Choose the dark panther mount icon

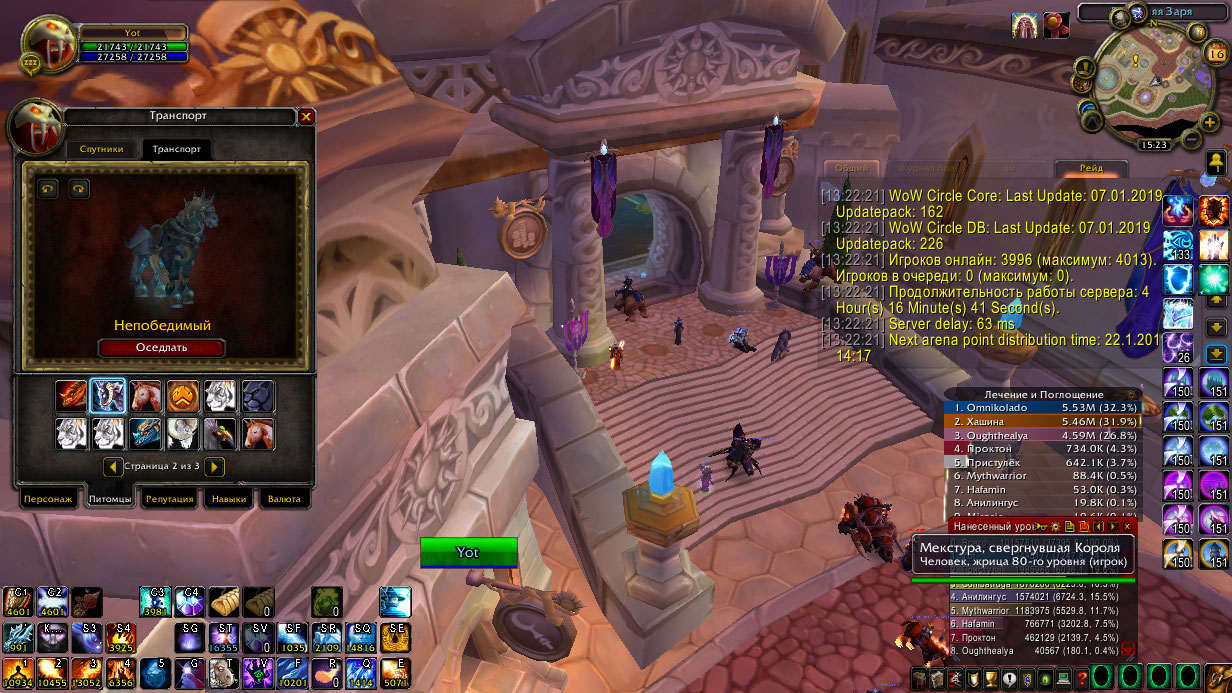(257, 396)
